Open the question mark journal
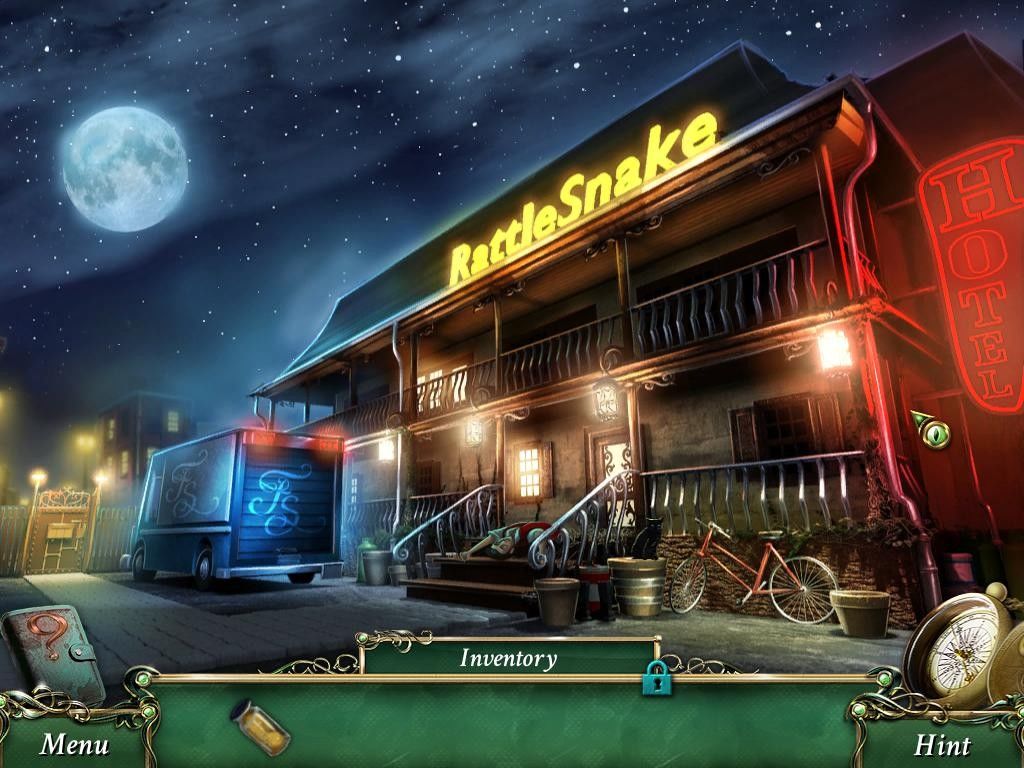 52,652
